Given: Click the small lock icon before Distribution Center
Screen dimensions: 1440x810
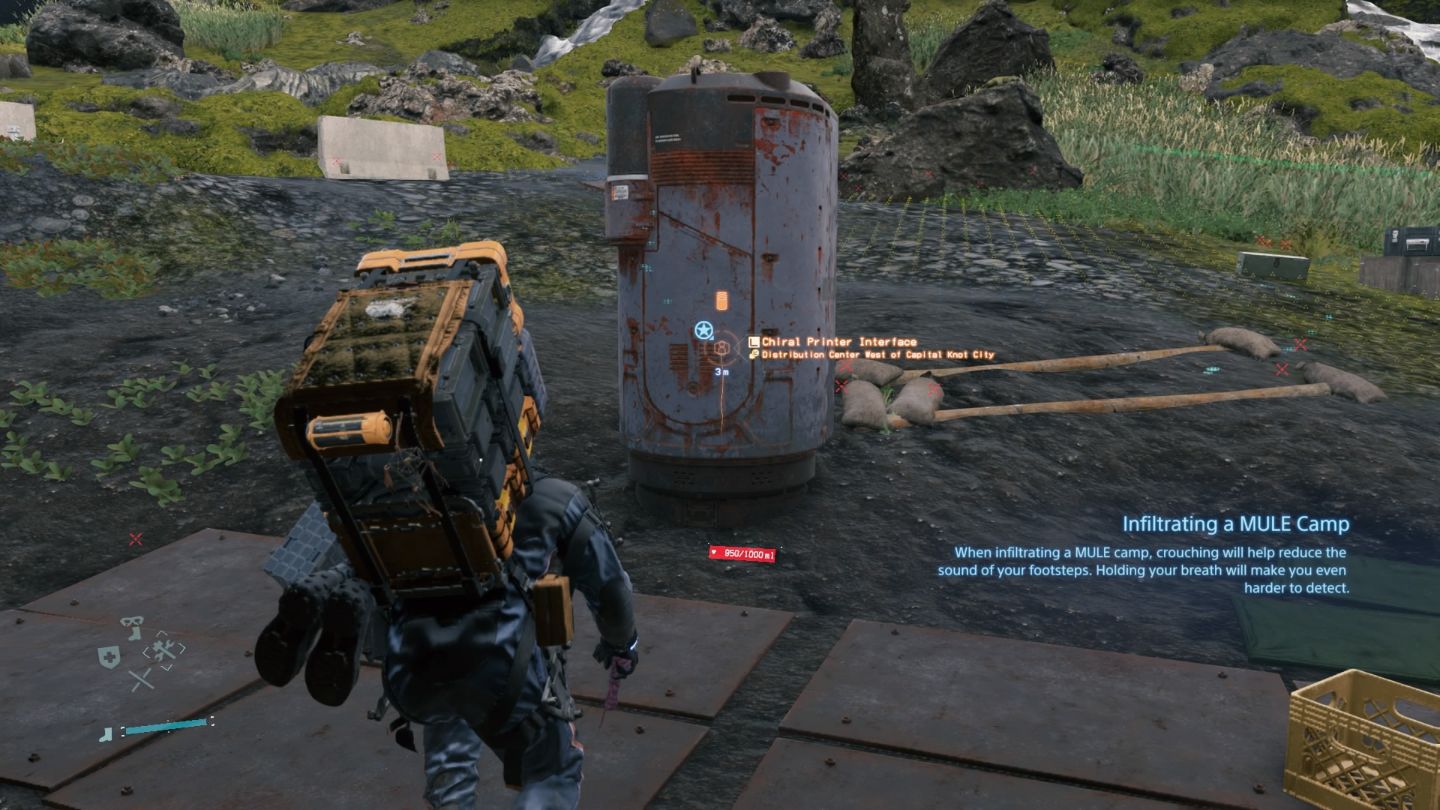Looking at the screenshot, I should 753,354.
